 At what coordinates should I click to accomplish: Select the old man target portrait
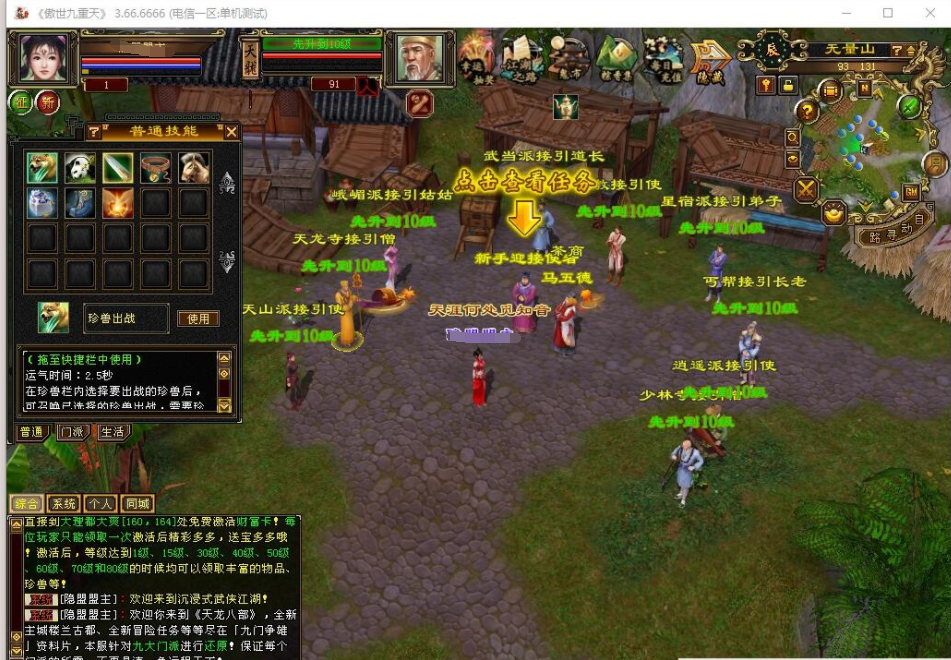[x=420, y=58]
